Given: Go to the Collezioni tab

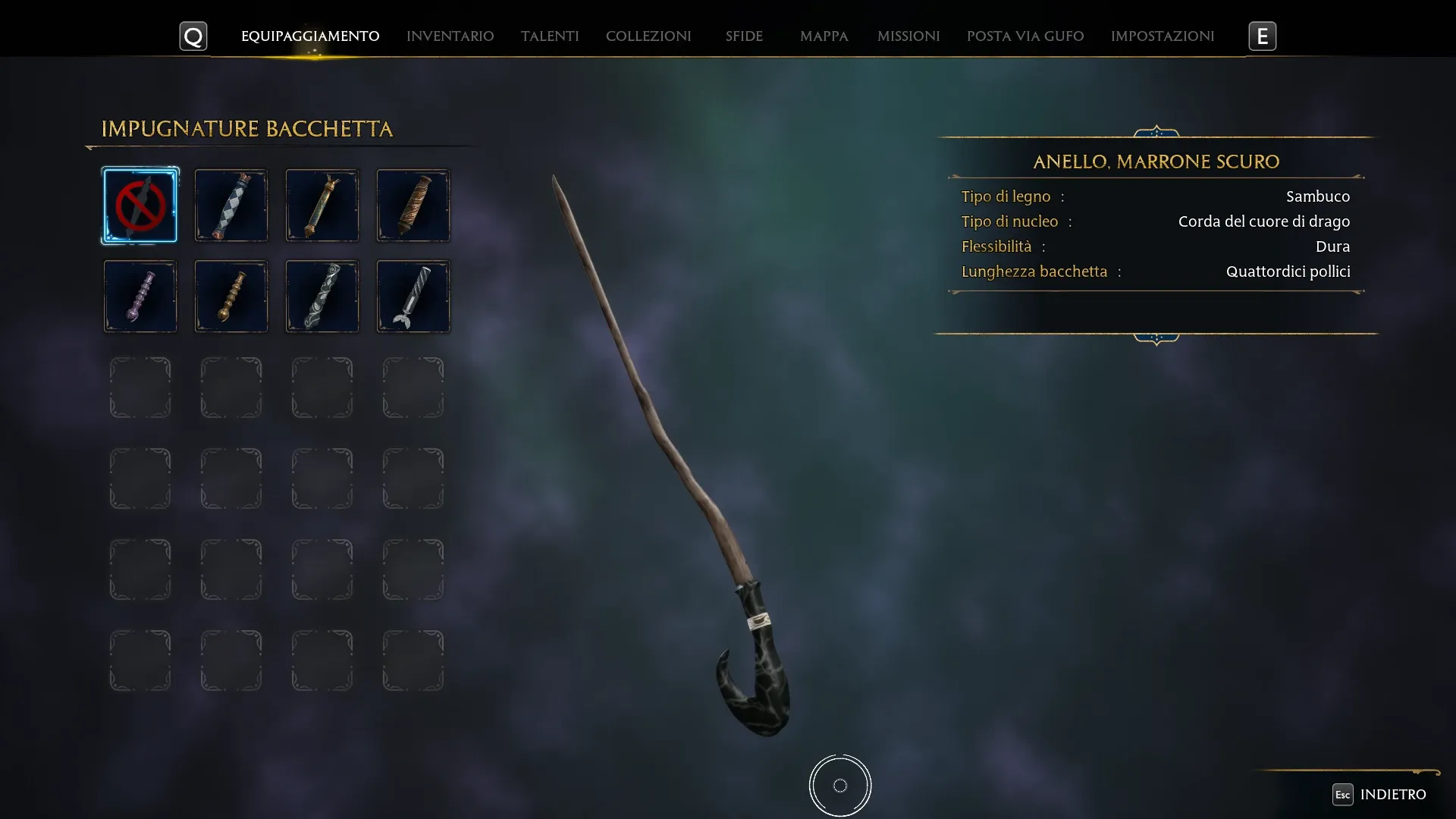Looking at the screenshot, I should point(648,36).
